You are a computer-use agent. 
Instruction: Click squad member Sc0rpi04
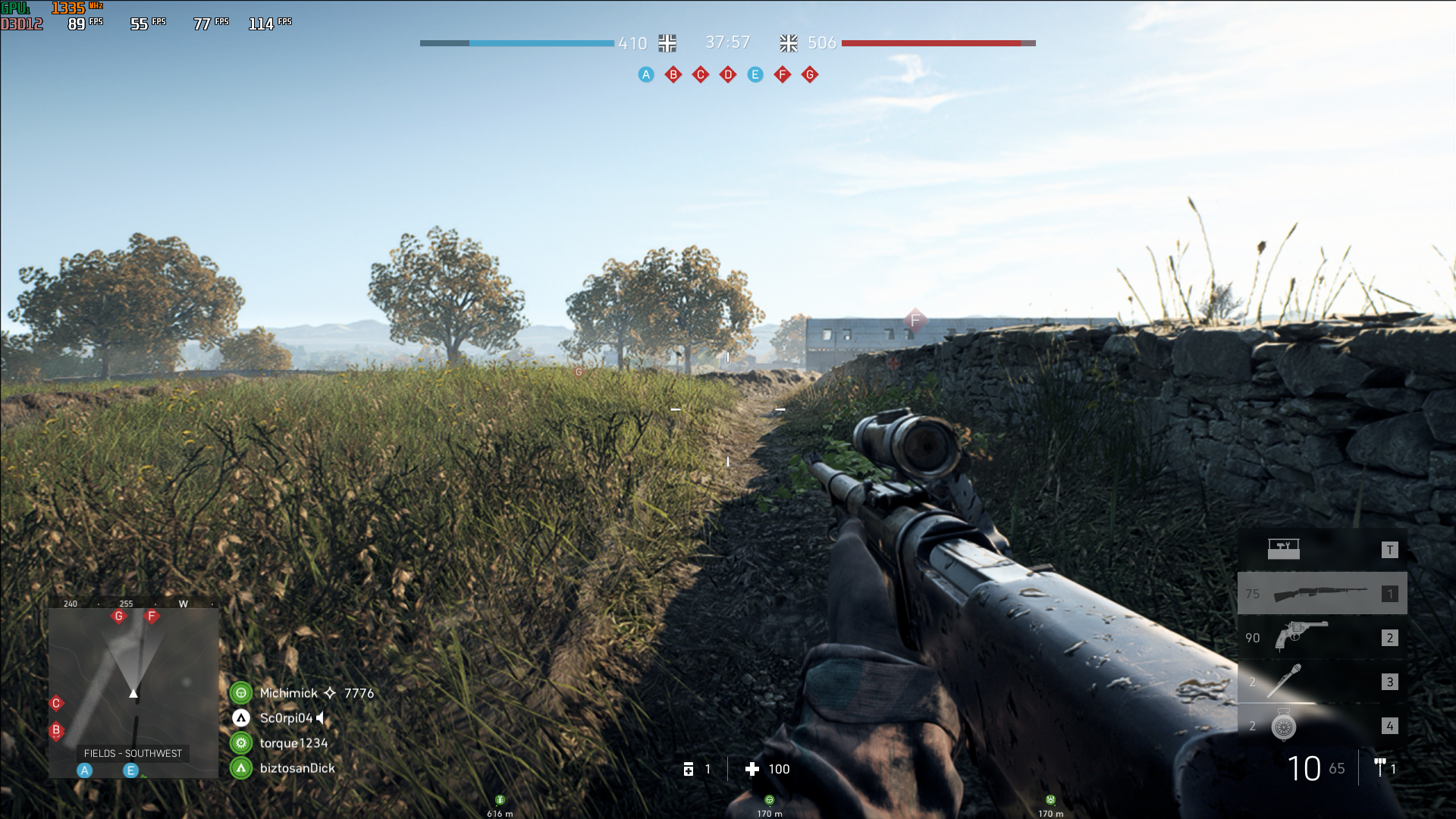pos(286,718)
